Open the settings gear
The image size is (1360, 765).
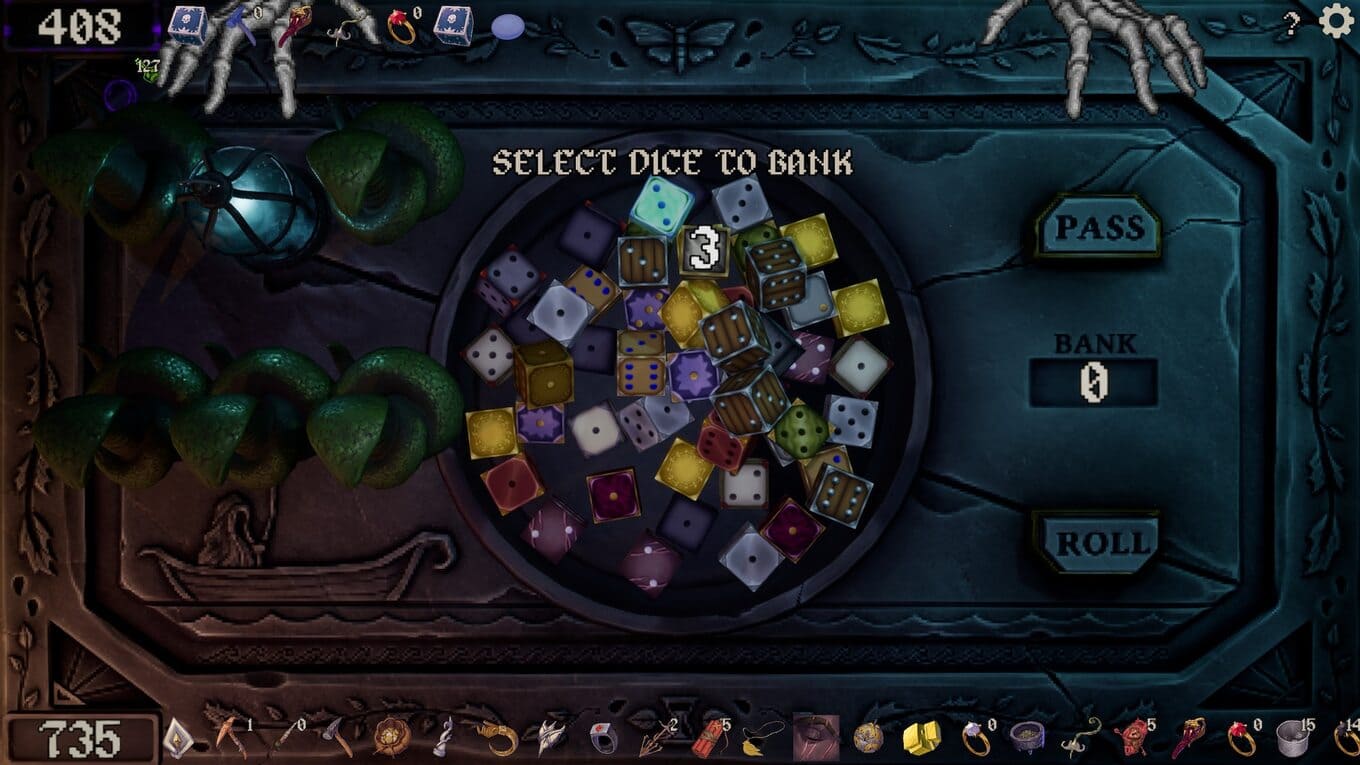[1336, 21]
